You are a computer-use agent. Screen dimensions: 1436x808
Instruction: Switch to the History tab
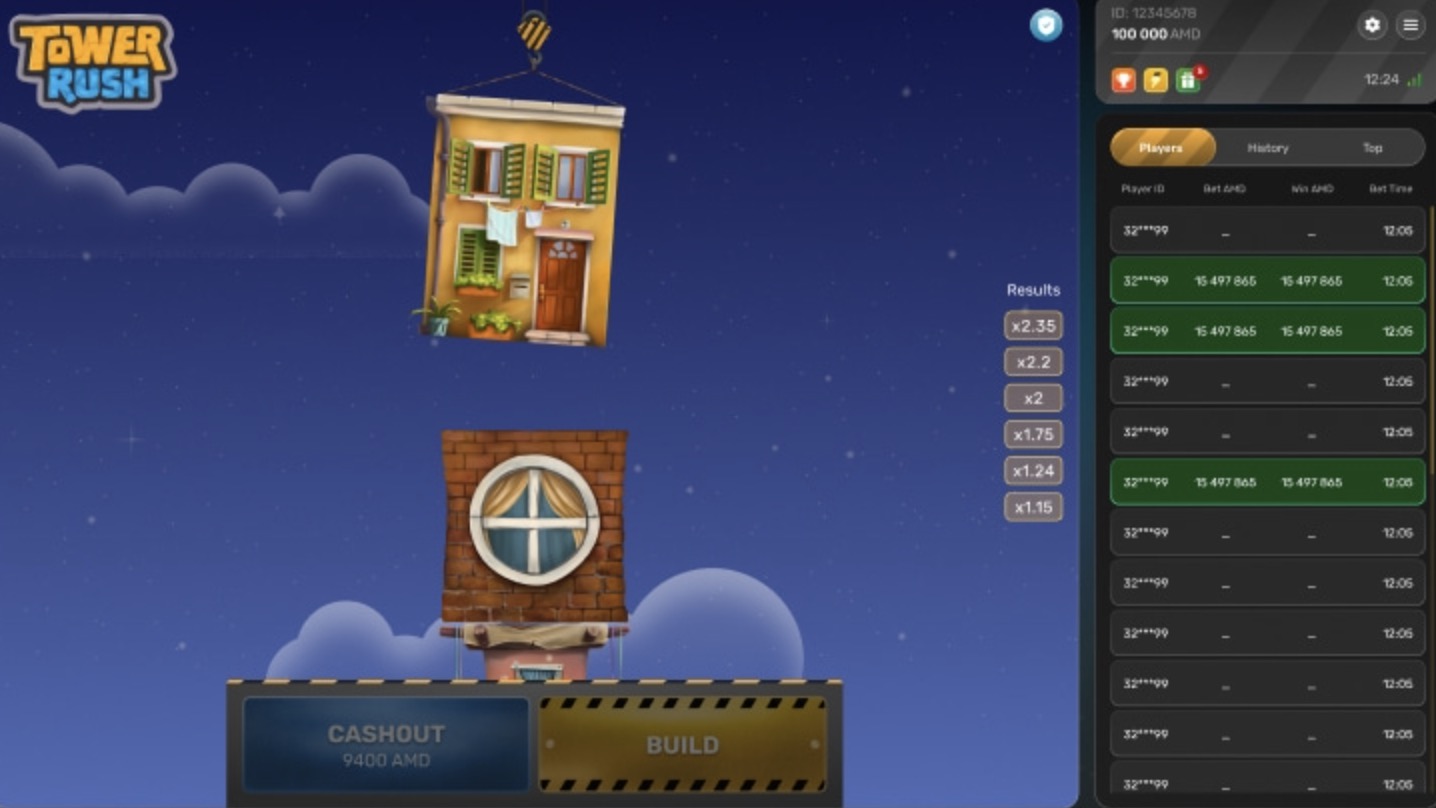pyautogui.click(x=1266, y=147)
